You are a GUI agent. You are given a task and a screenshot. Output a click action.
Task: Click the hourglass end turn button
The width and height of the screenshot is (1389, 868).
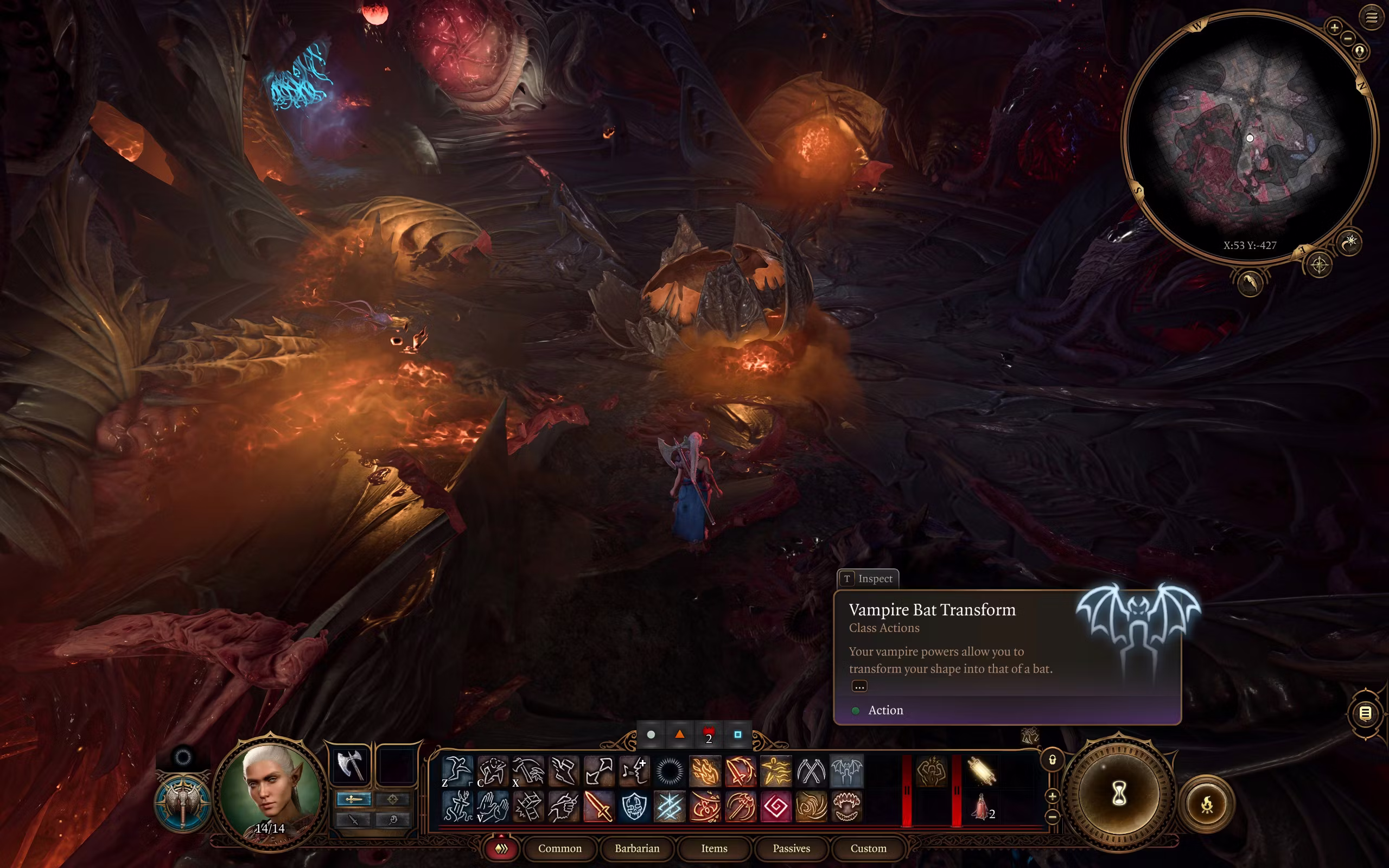[x=1118, y=795]
